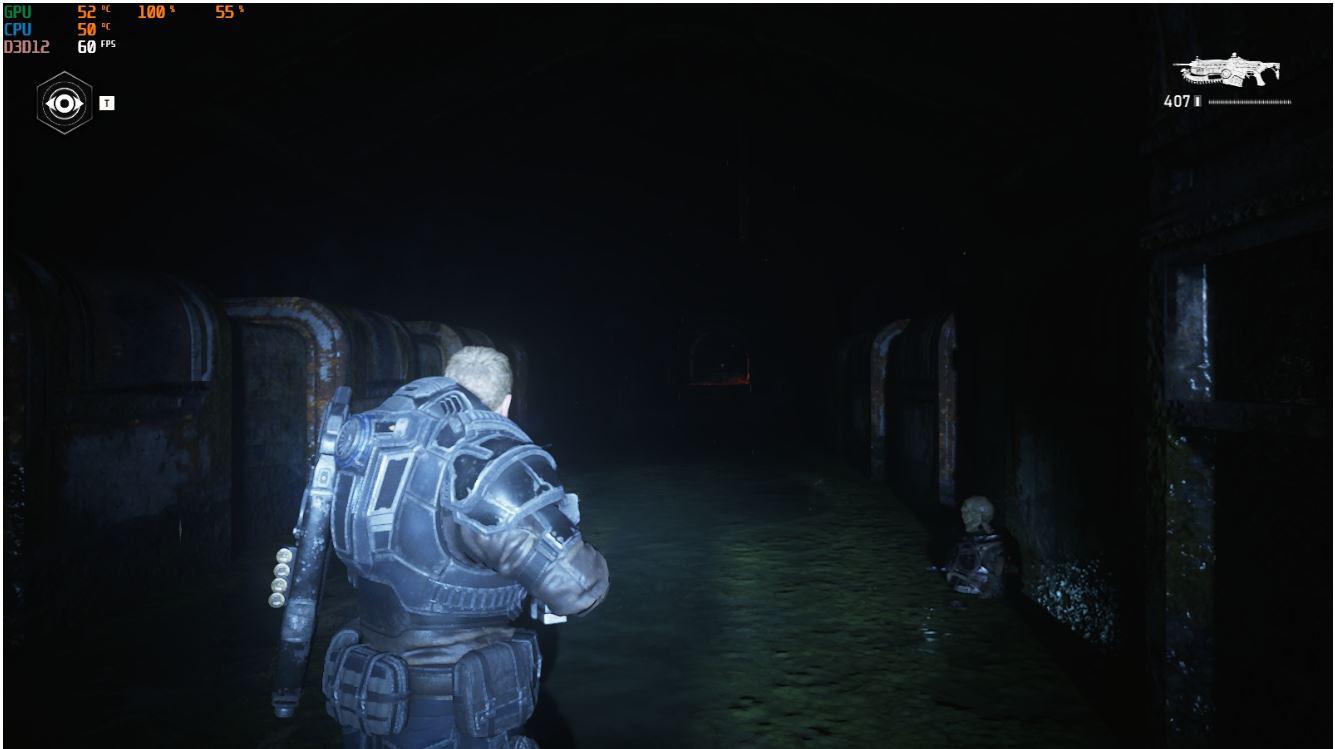This screenshot has width=1335, height=749.
Task: Activate the hexagonal eye scan ability icon
Action: (x=64, y=103)
